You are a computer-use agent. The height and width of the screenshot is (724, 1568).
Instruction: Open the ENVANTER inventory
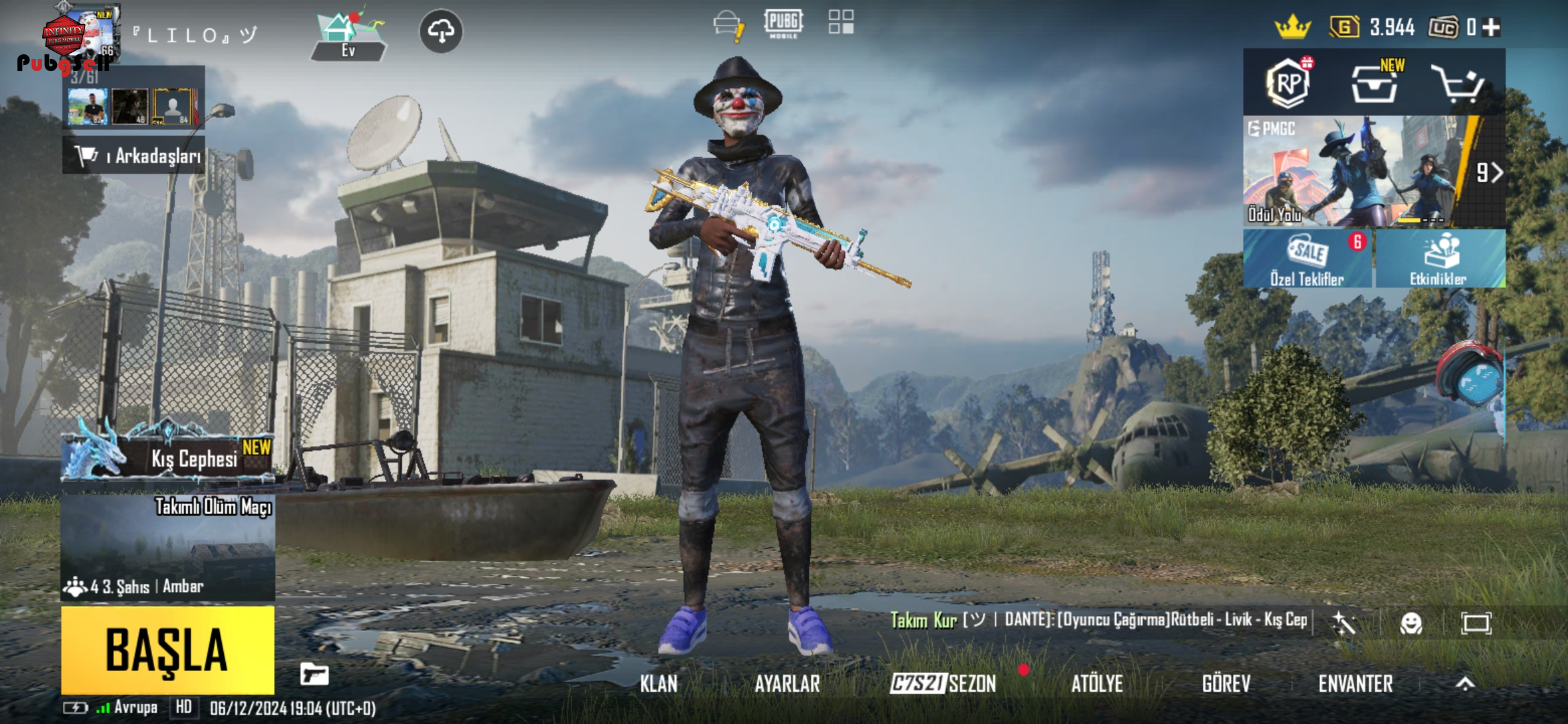1356,684
